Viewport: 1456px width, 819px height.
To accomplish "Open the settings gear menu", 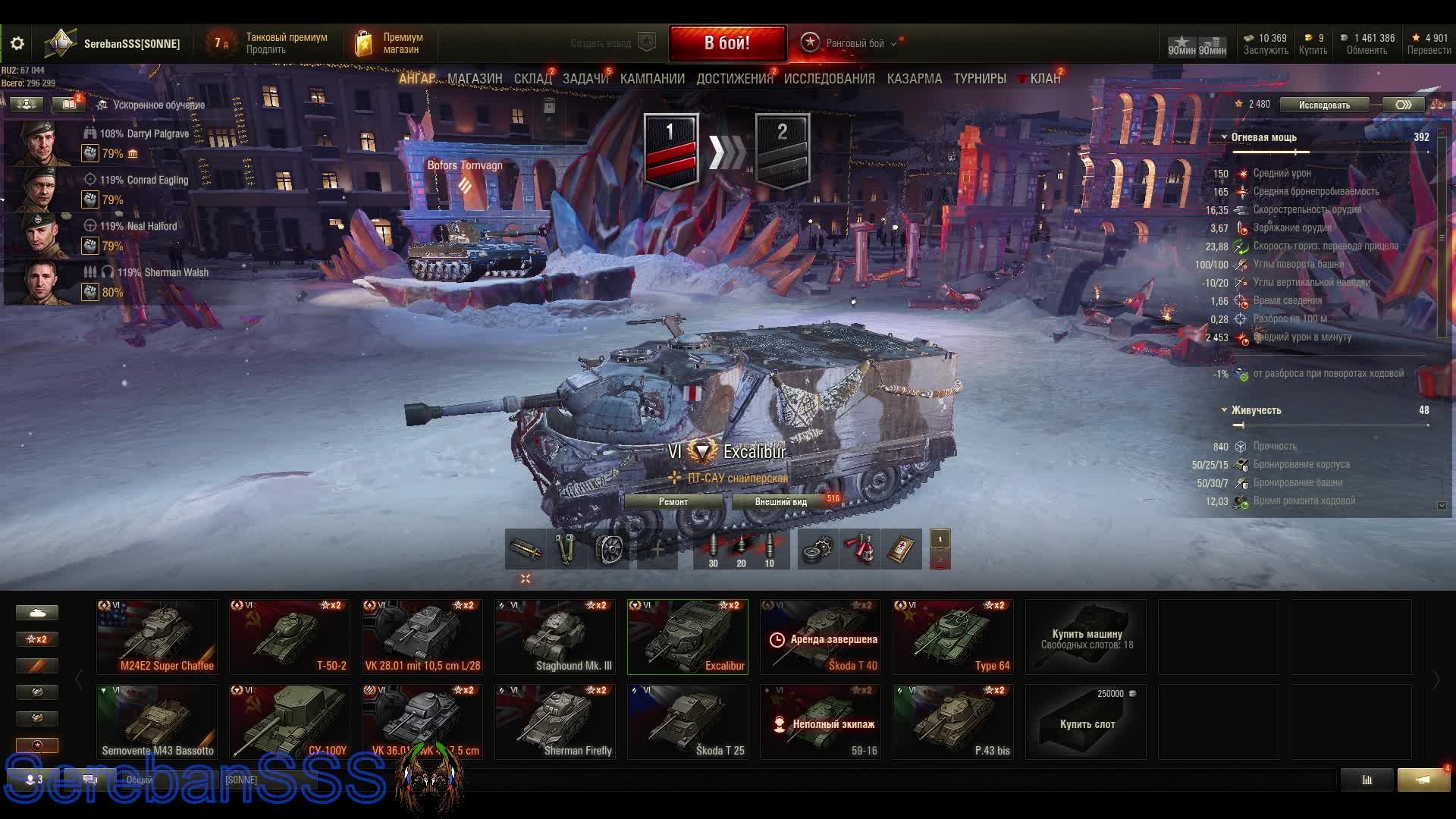I will (x=17, y=44).
